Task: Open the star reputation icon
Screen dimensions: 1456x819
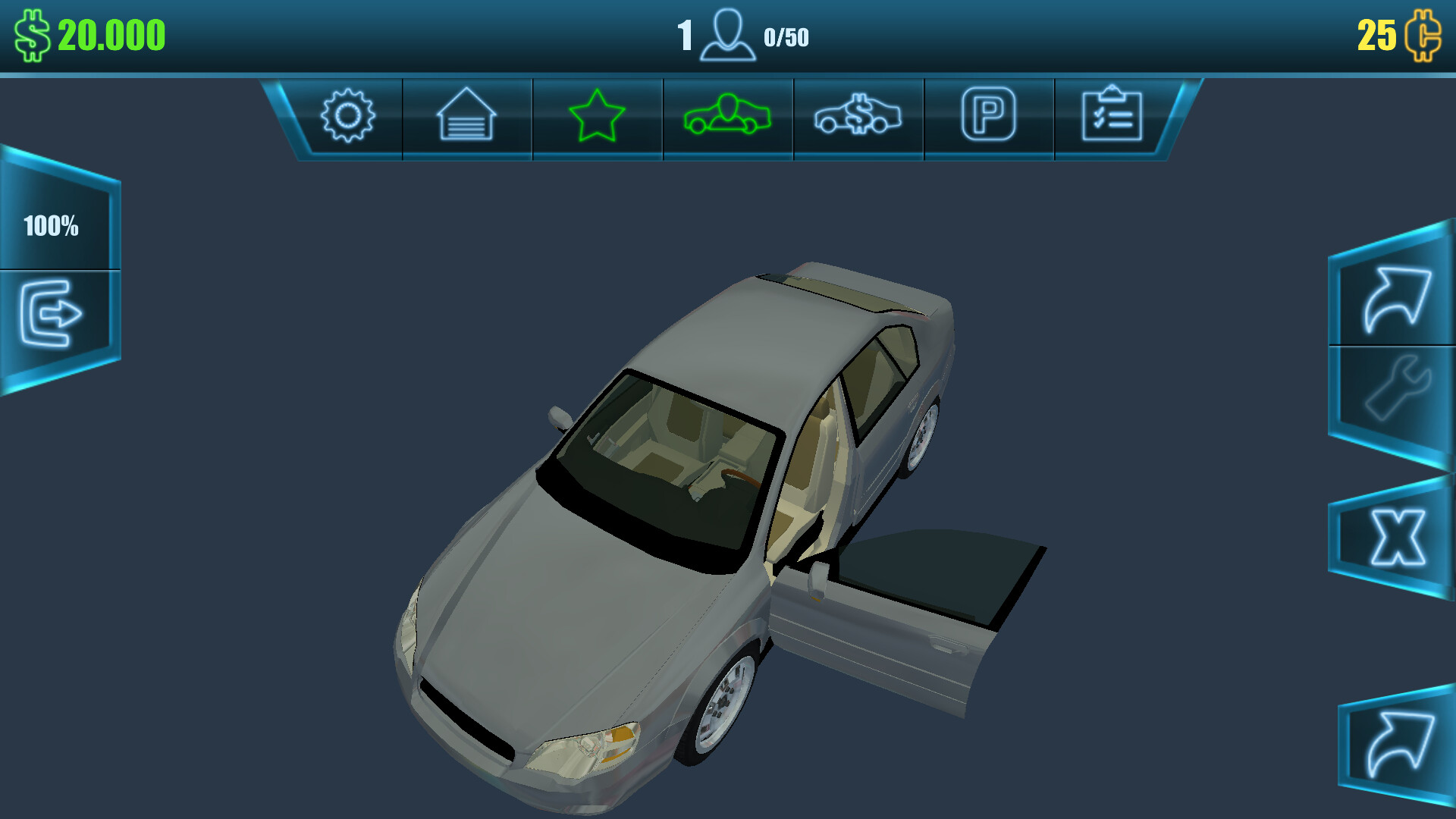Action: [597, 116]
